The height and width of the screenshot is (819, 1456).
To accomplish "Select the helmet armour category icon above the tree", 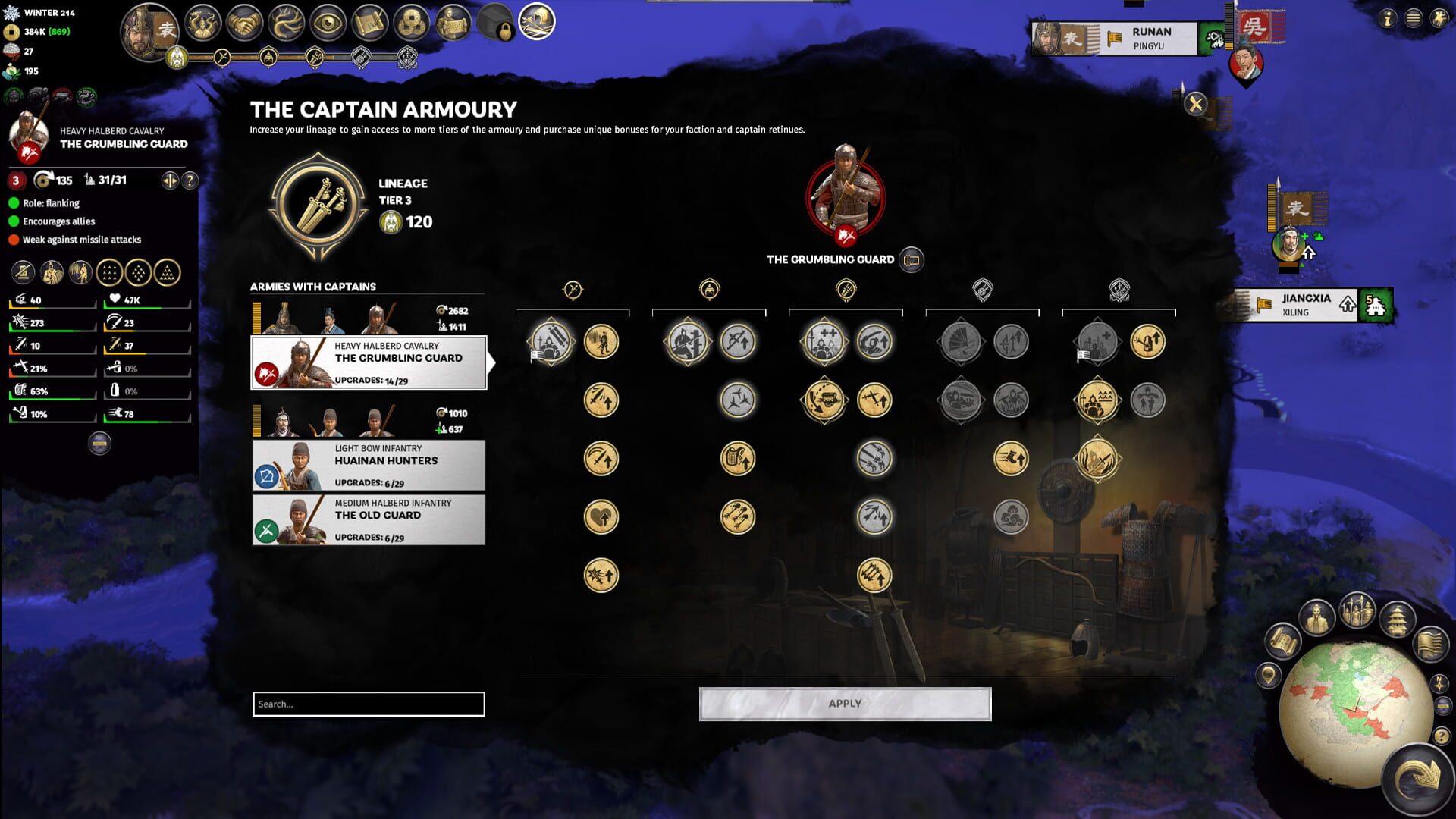I will click(710, 288).
